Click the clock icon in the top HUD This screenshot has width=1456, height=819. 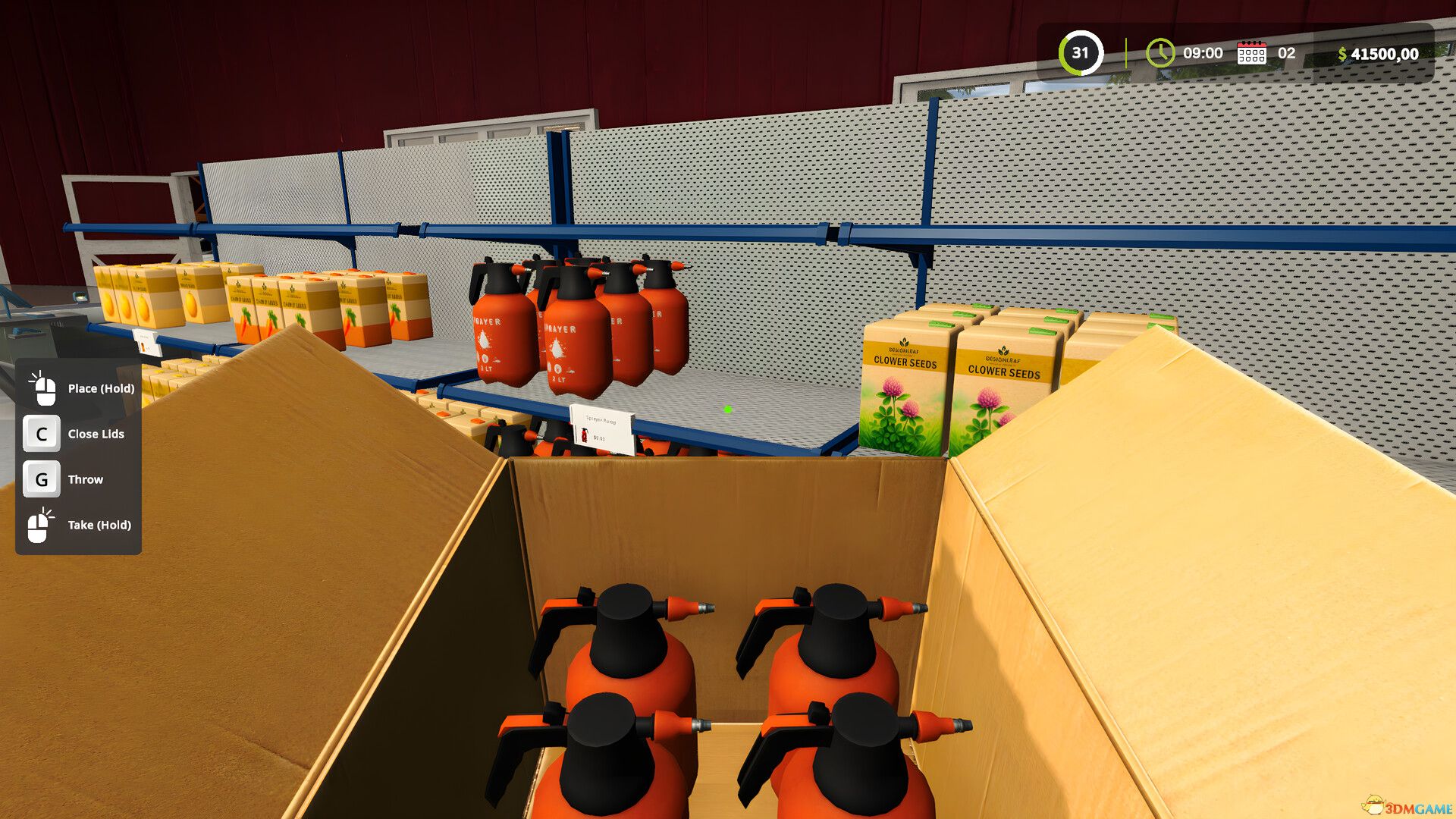1160,53
